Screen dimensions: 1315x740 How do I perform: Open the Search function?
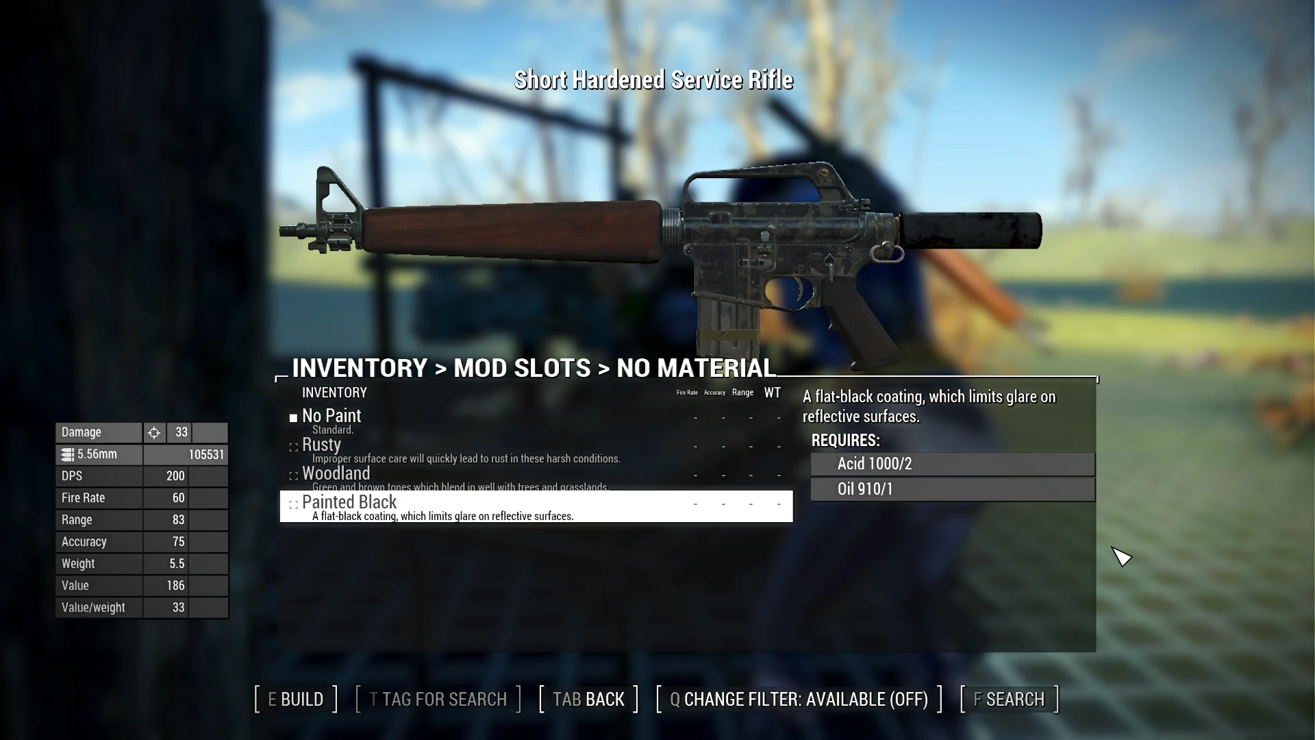(x=1009, y=699)
